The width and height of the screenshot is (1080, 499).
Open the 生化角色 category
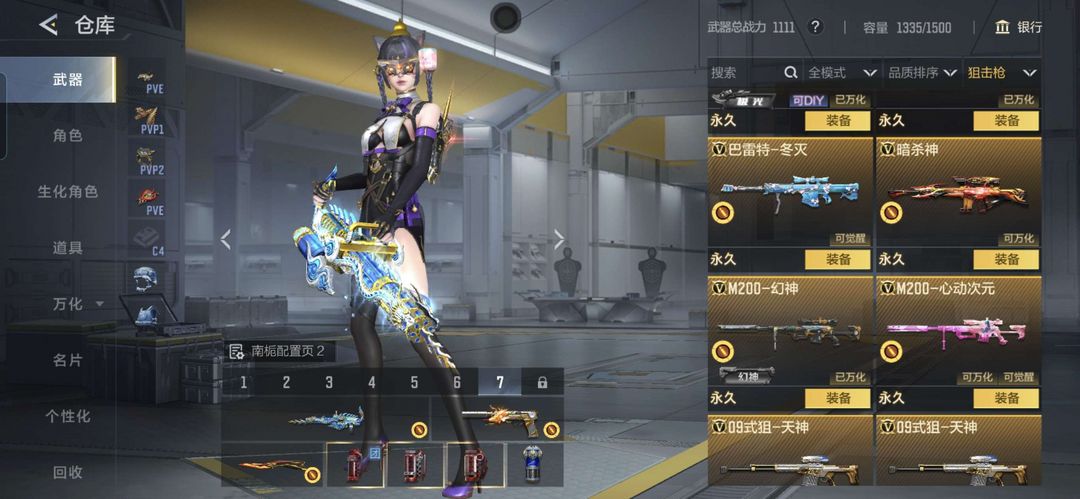click(x=68, y=191)
